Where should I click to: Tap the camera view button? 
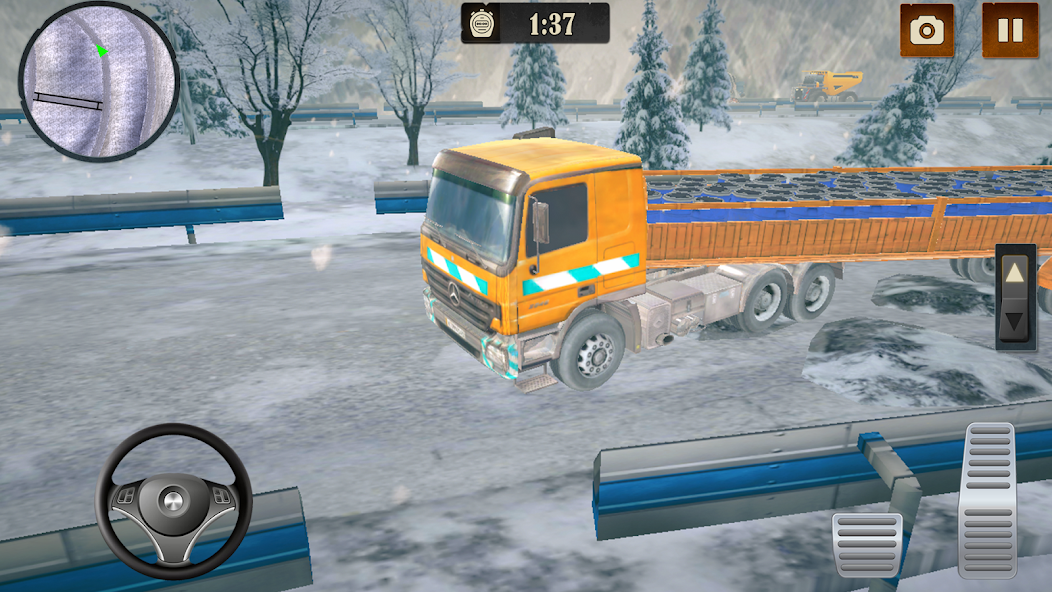pos(927,30)
